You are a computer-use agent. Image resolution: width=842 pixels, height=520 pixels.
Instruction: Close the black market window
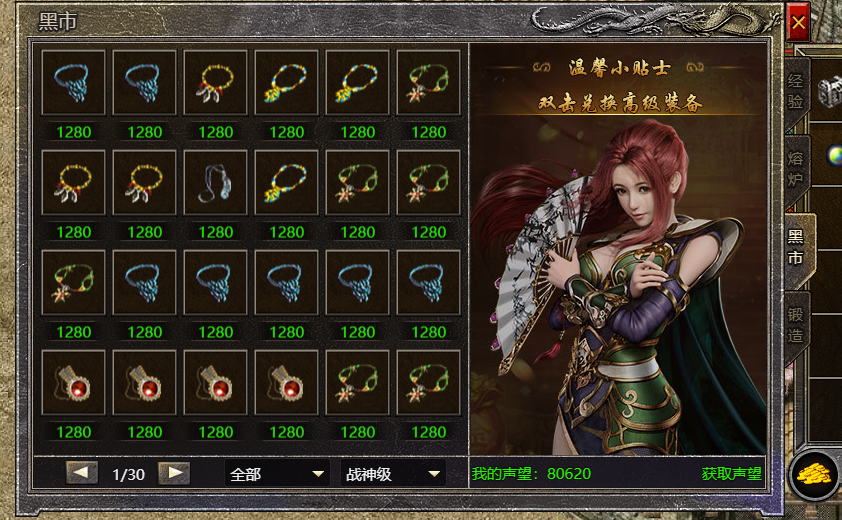(x=798, y=22)
